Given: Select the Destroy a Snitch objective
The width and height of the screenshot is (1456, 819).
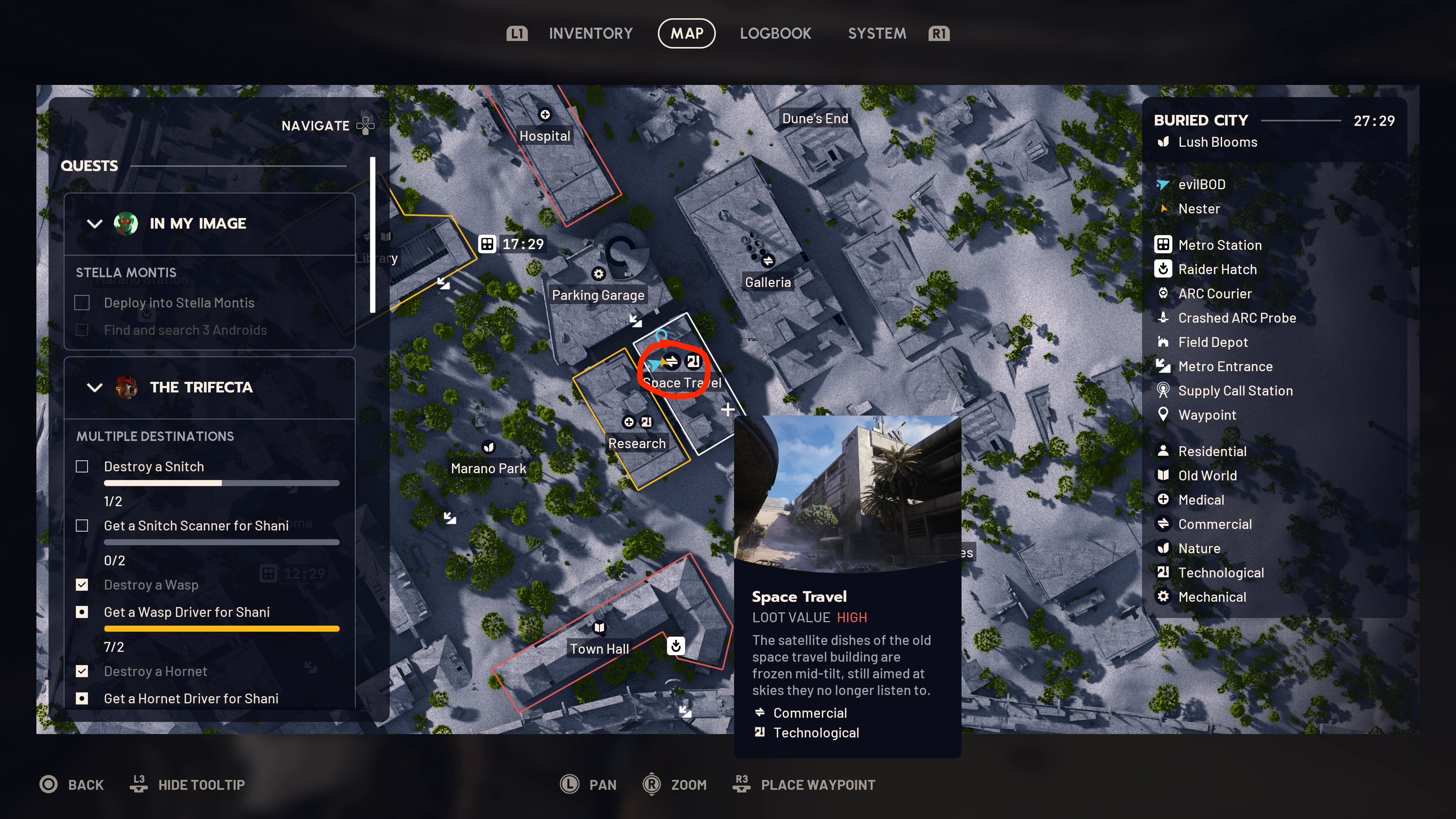Looking at the screenshot, I should tap(154, 466).
